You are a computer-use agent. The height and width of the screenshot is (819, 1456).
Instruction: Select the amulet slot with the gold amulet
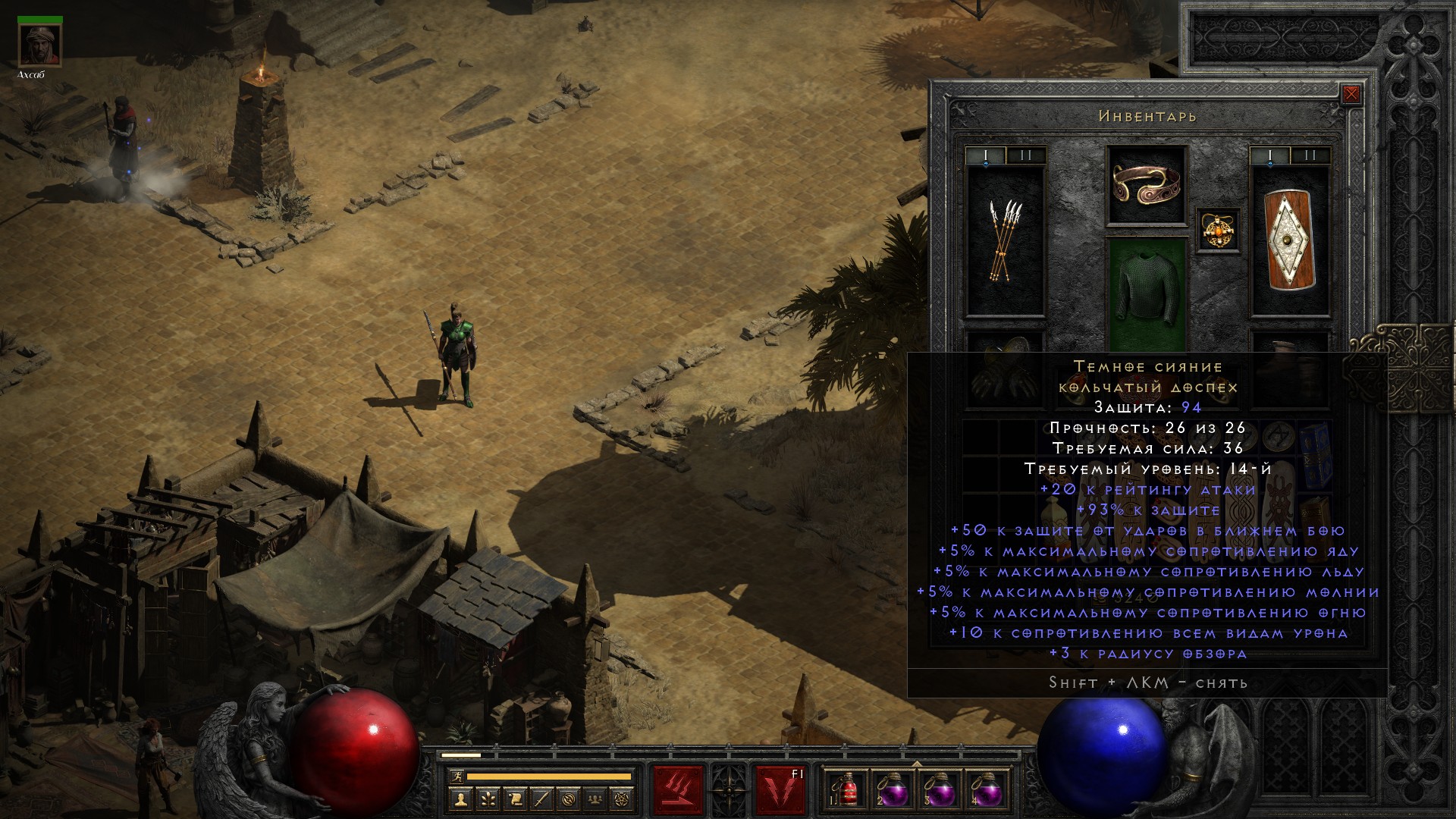(1219, 229)
